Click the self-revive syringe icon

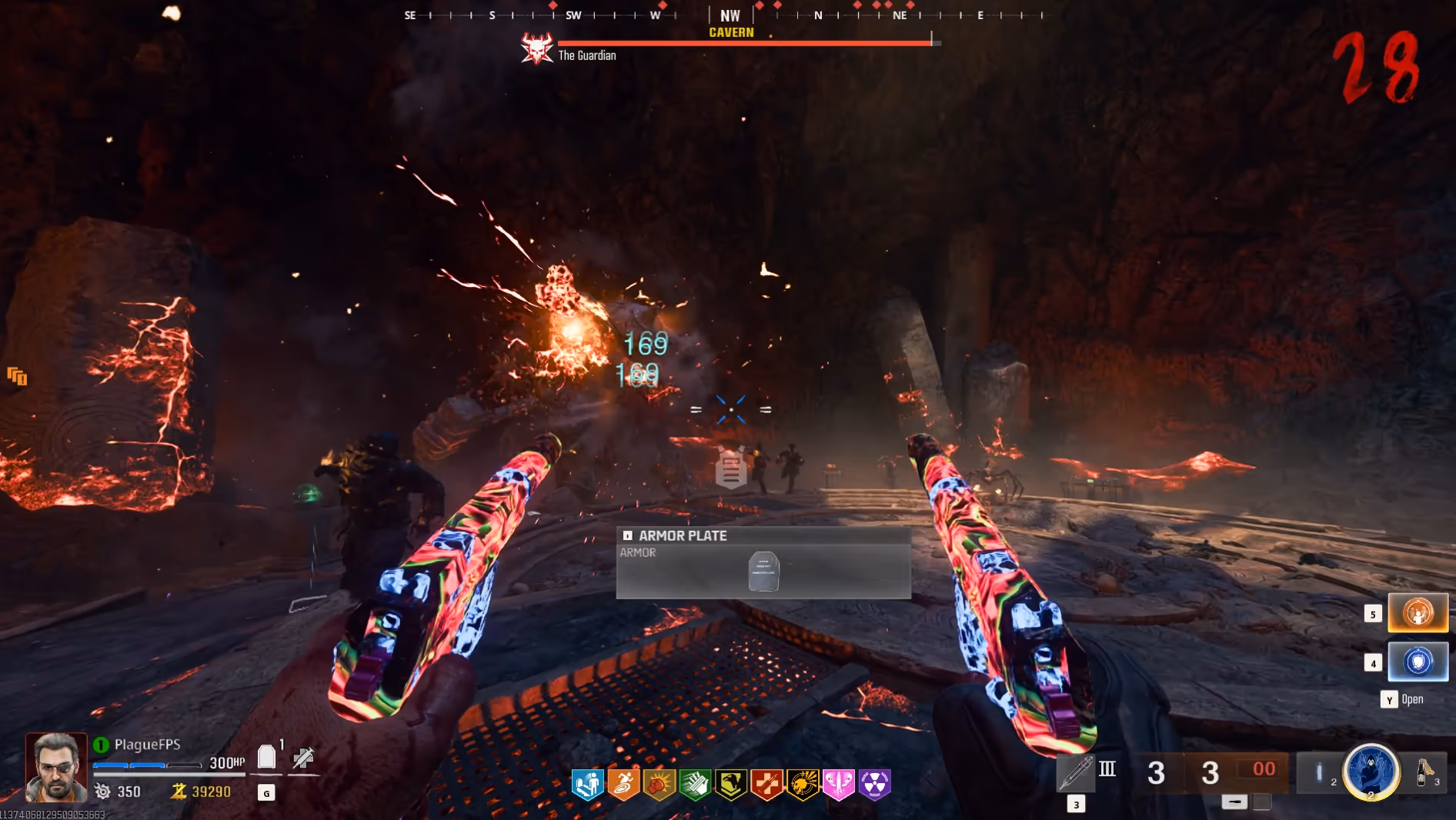click(x=303, y=758)
